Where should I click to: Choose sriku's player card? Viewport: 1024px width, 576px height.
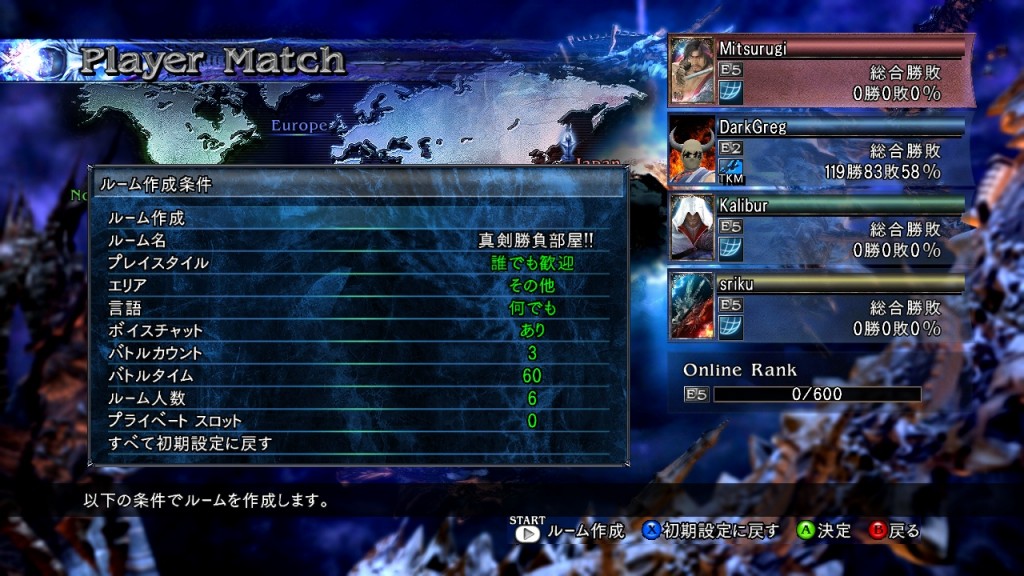819,306
